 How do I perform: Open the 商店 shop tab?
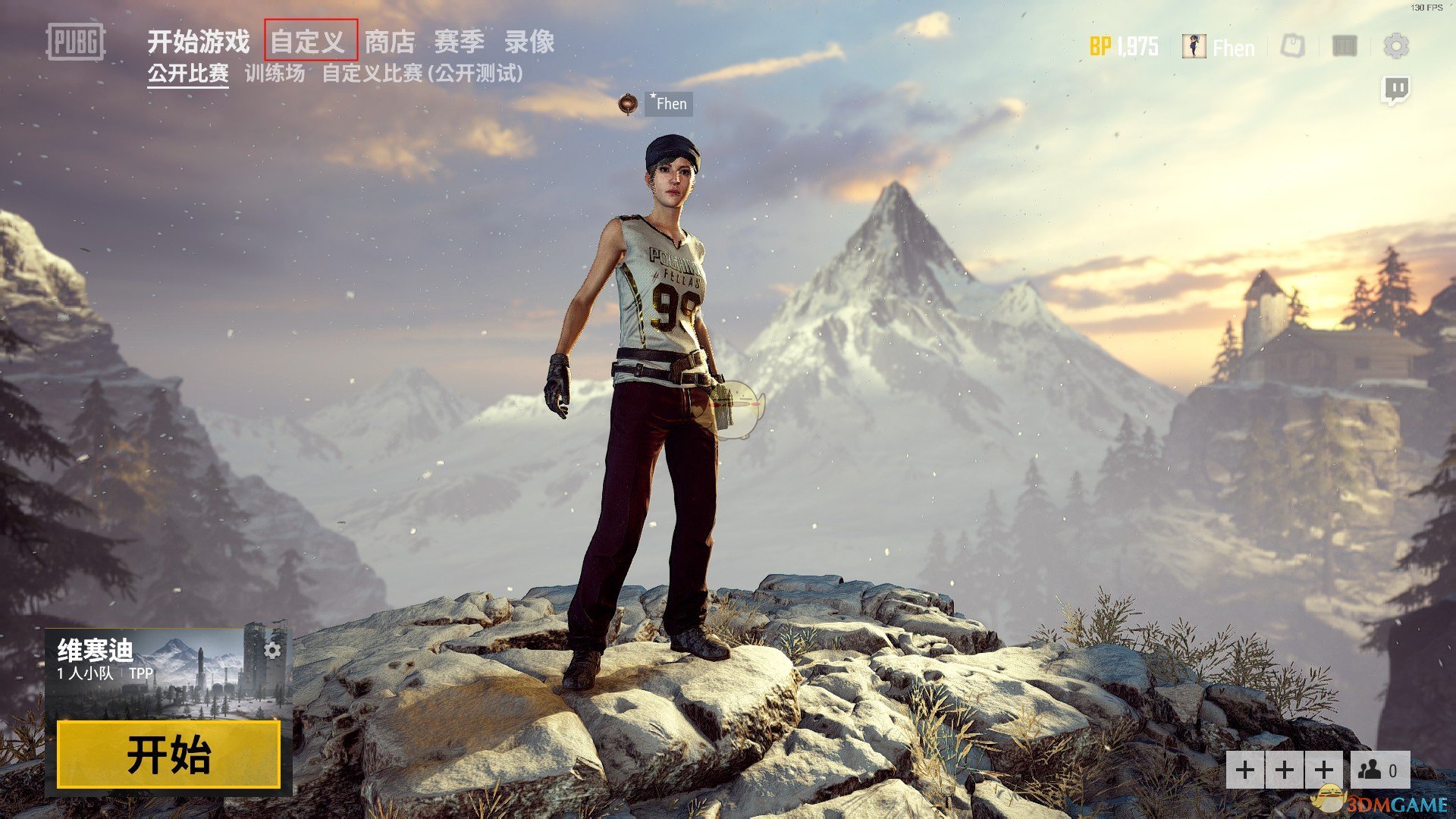(390, 42)
